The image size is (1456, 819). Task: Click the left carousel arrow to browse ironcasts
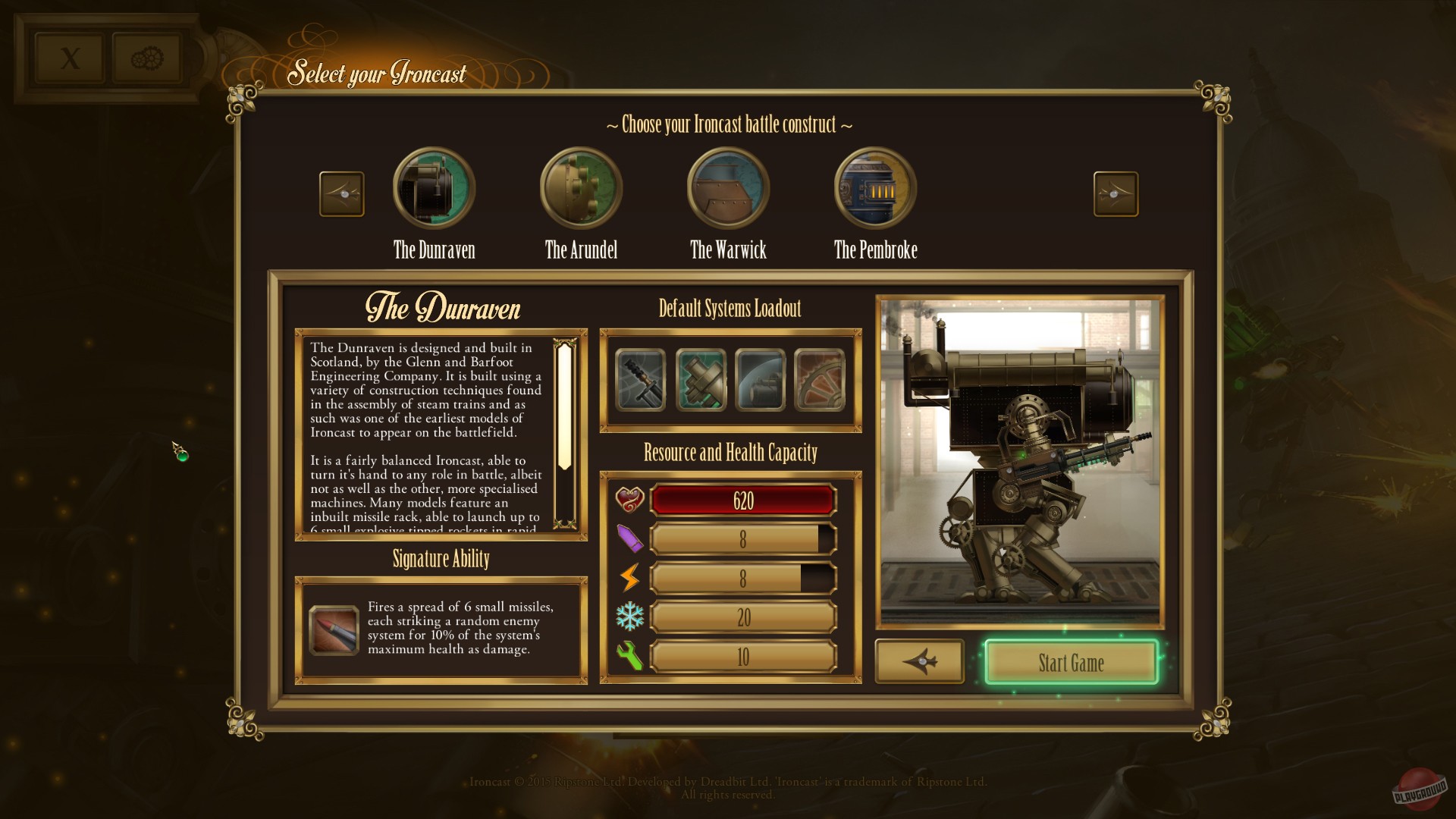pos(341,193)
